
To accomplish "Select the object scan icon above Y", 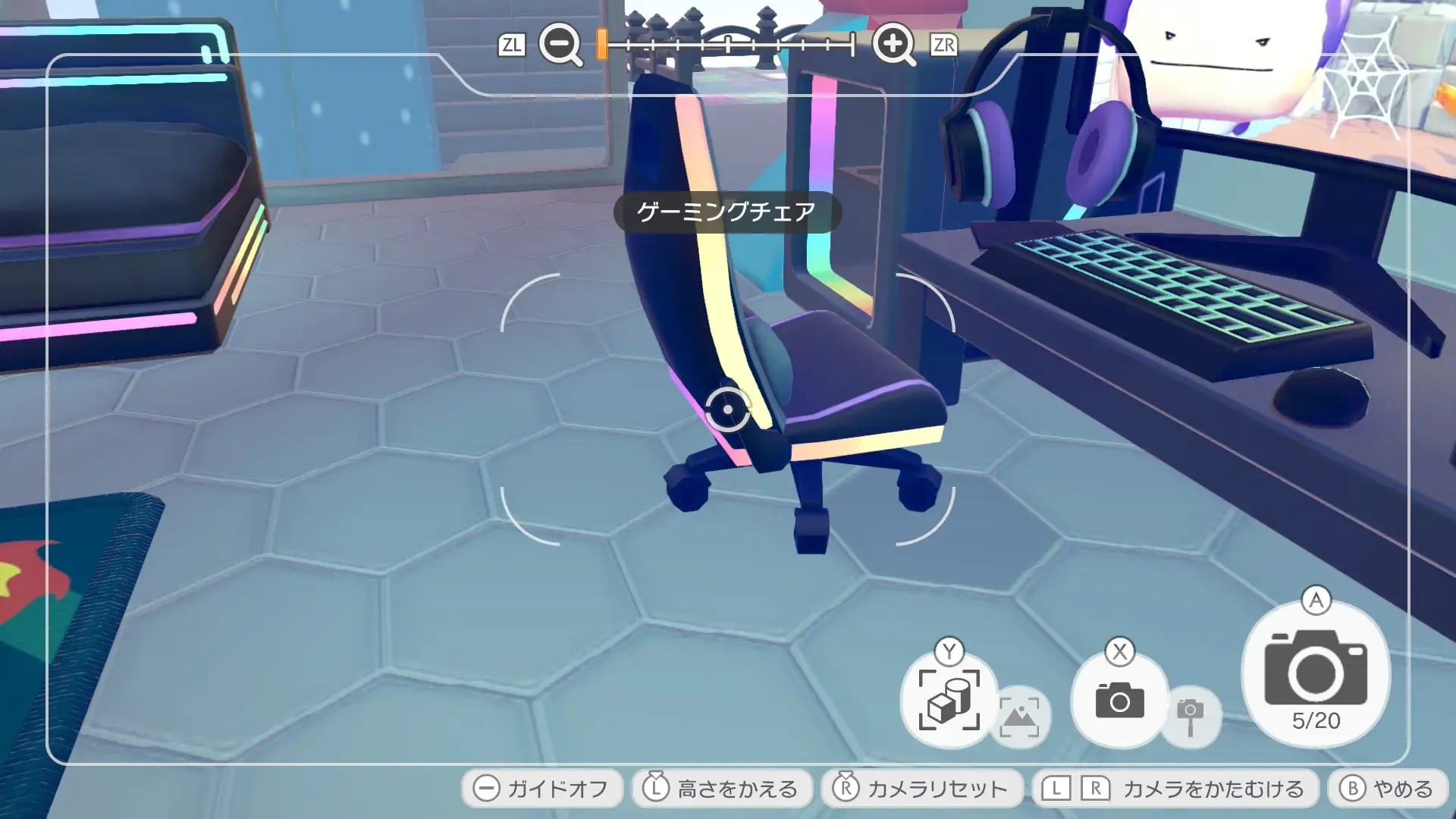I will (949, 700).
